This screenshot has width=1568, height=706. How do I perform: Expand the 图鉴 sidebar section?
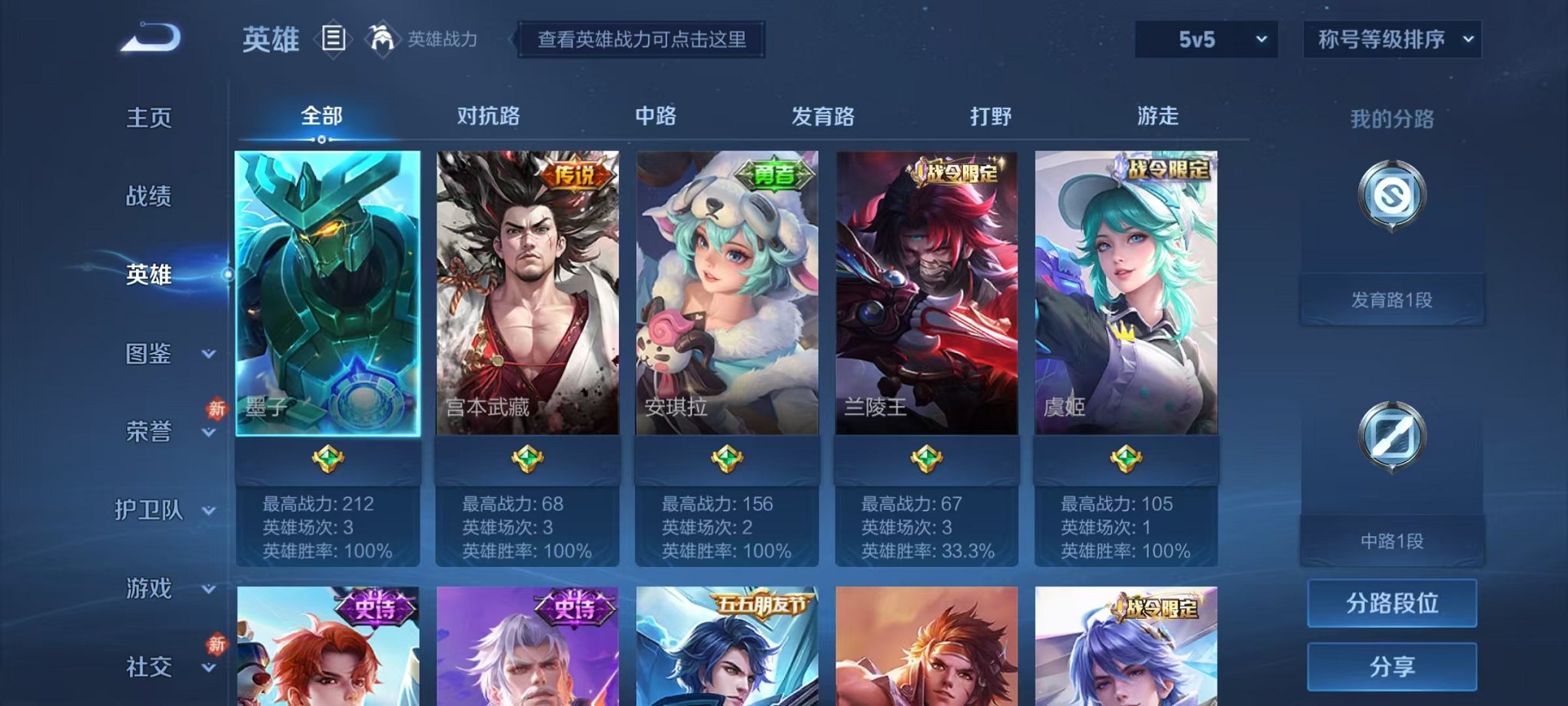pyautogui.click(x=150, y=355)
